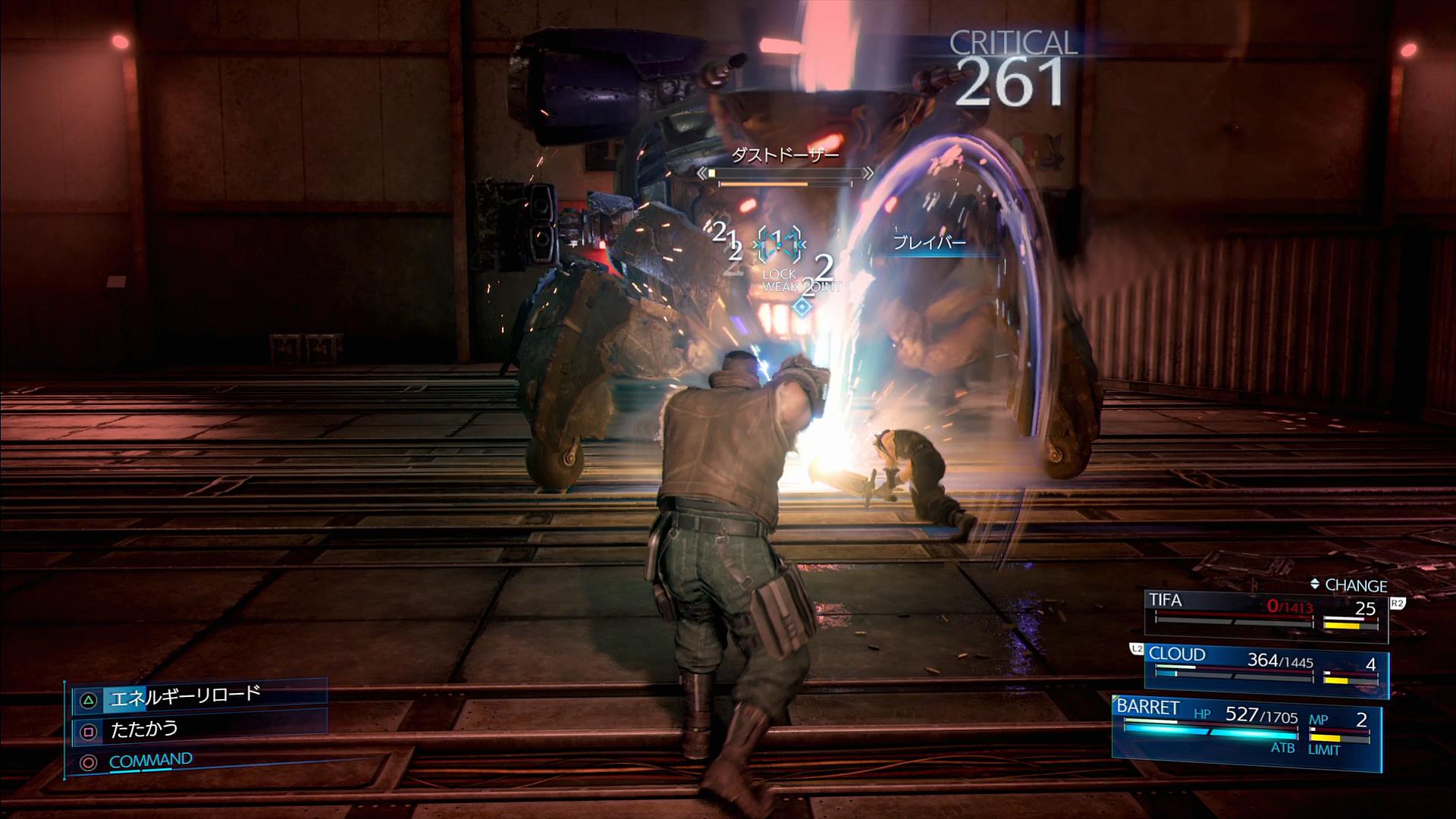Select Barret's party panel

tap(1245, 728)
